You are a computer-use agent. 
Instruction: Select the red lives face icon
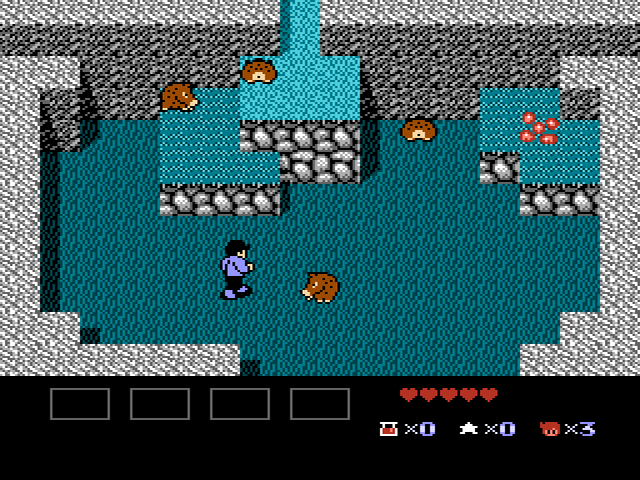tap(549, 429)
